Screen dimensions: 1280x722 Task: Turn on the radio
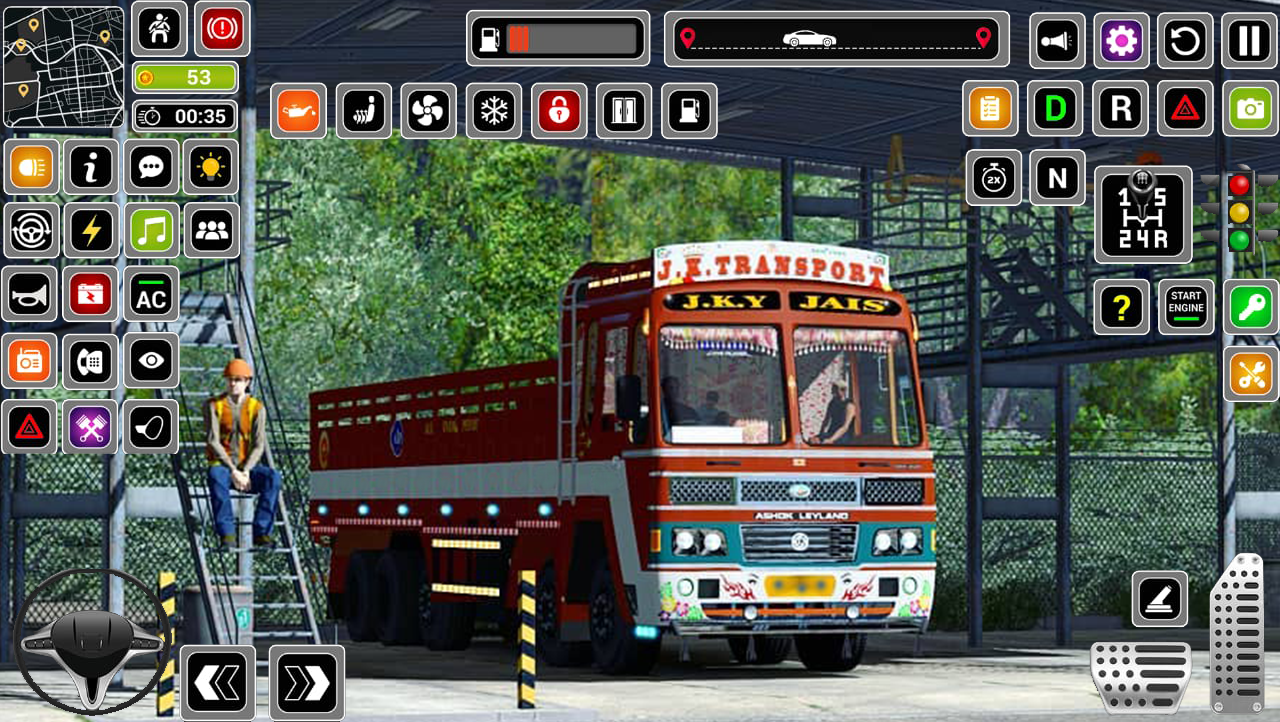click(29, 361)
